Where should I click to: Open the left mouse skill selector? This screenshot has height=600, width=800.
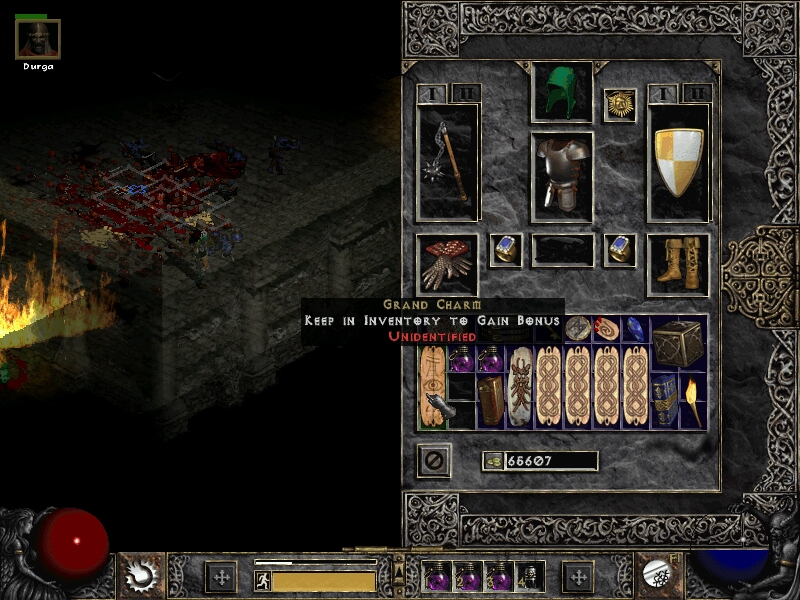tap(138, 575)
